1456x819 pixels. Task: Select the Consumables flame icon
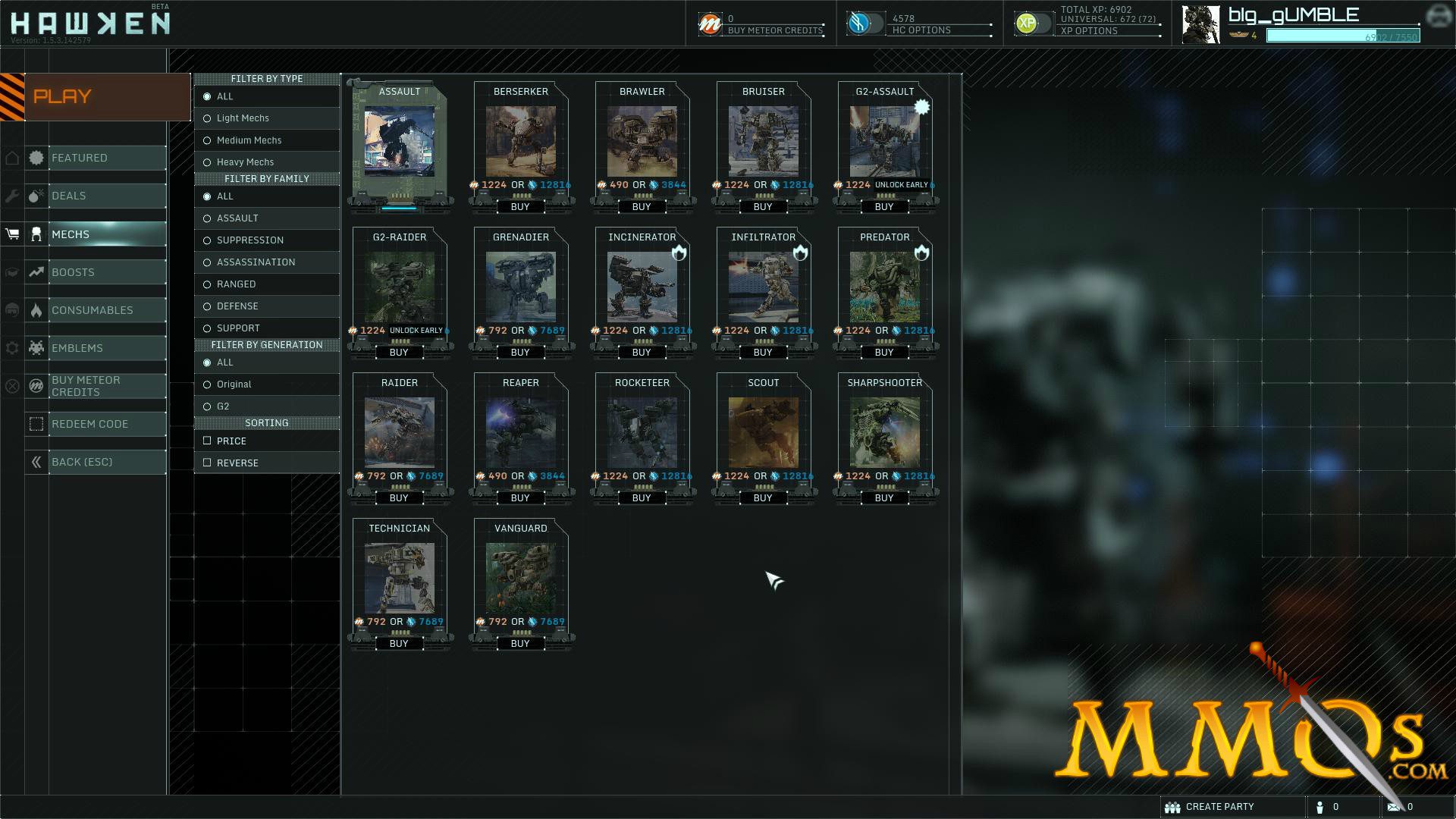[x=36, y=309]
